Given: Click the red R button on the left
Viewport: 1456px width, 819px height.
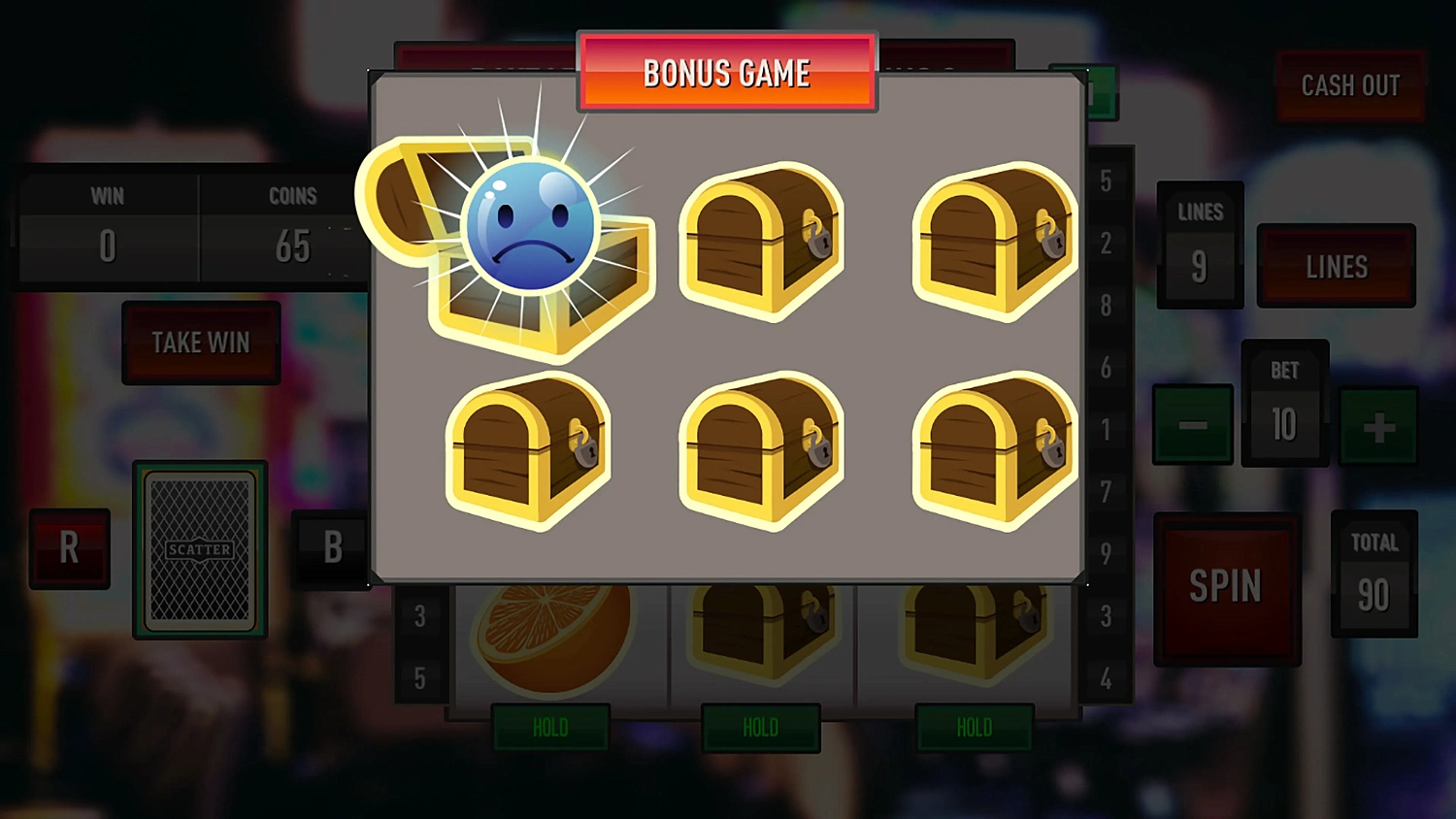Looking at the screenshot, I should (69, 548).
